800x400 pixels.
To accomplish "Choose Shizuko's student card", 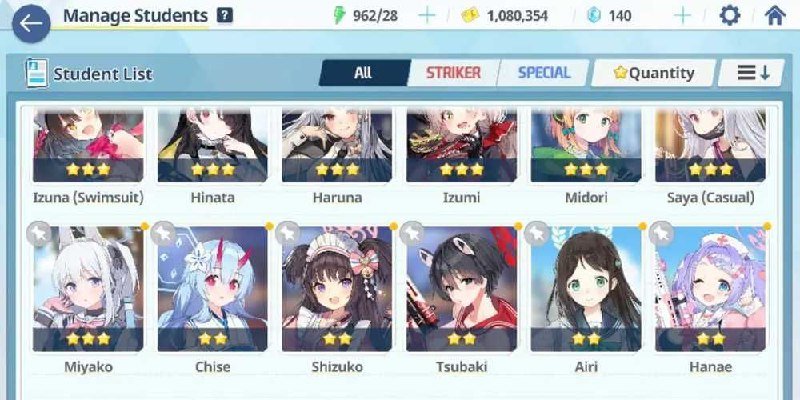I will [336, 290].
